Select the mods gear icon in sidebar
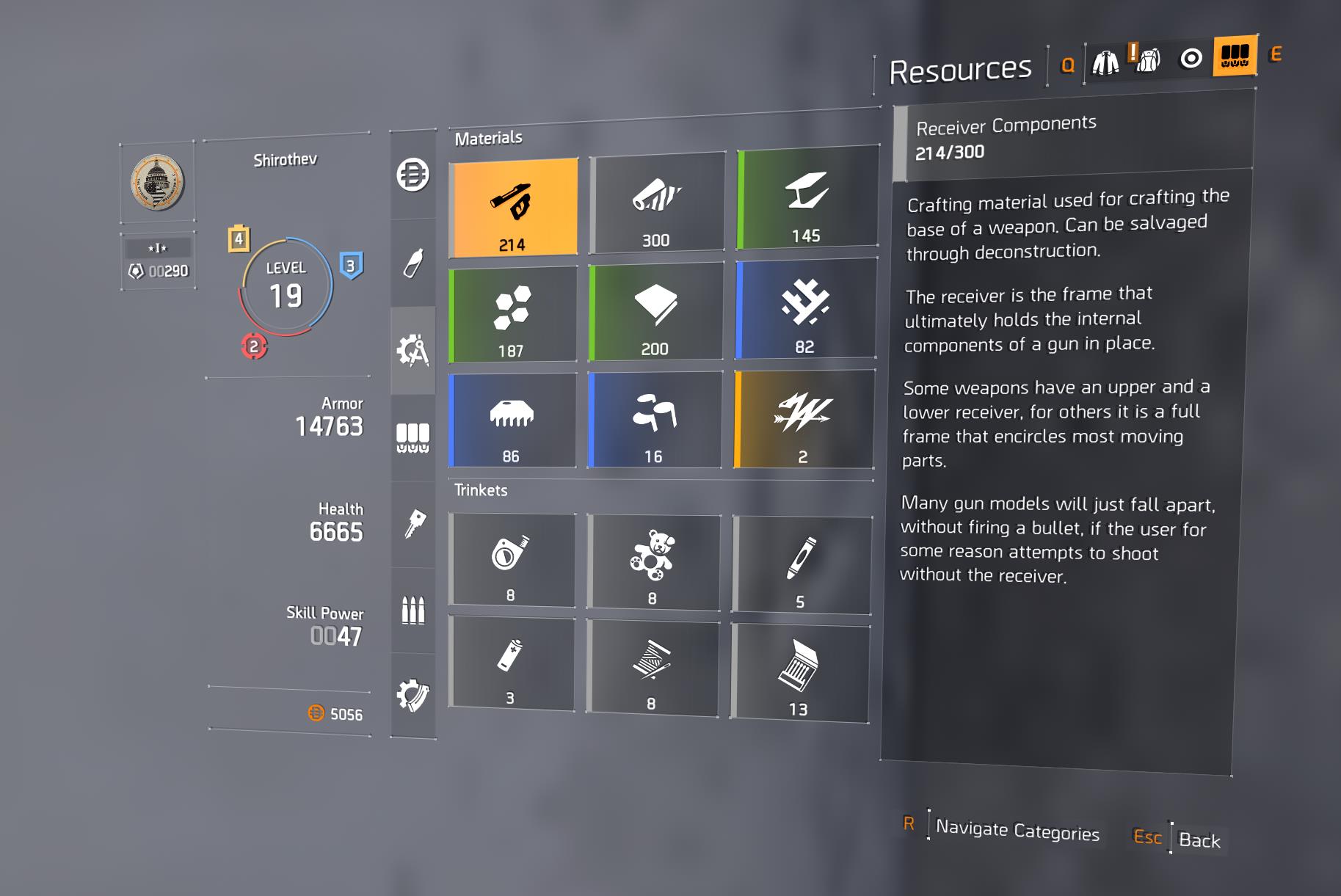1341x896 pixels. 413,693
